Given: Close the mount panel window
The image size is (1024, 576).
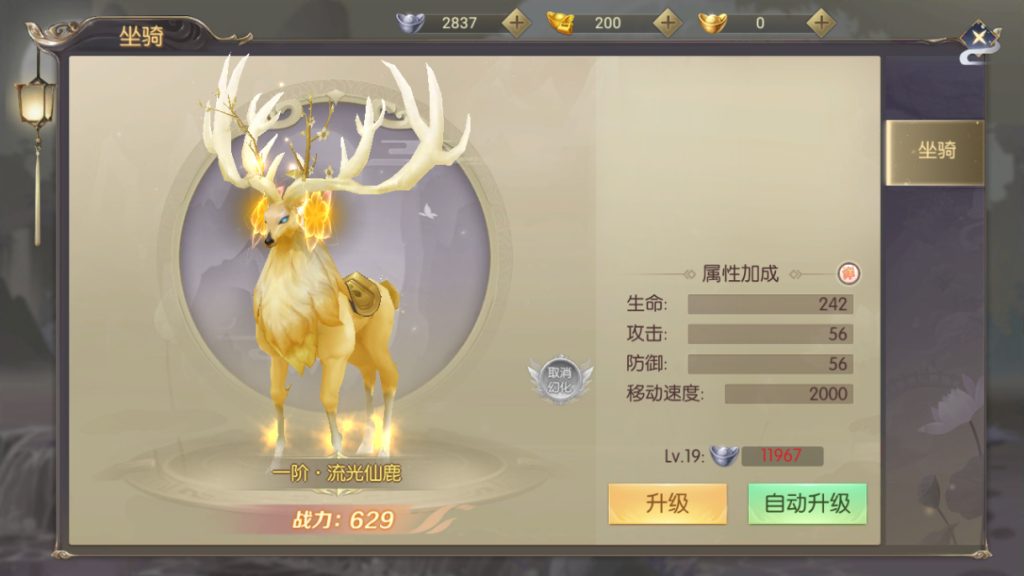Looking at the screenshot, I should pyautogui.click(x=979, y=39).
